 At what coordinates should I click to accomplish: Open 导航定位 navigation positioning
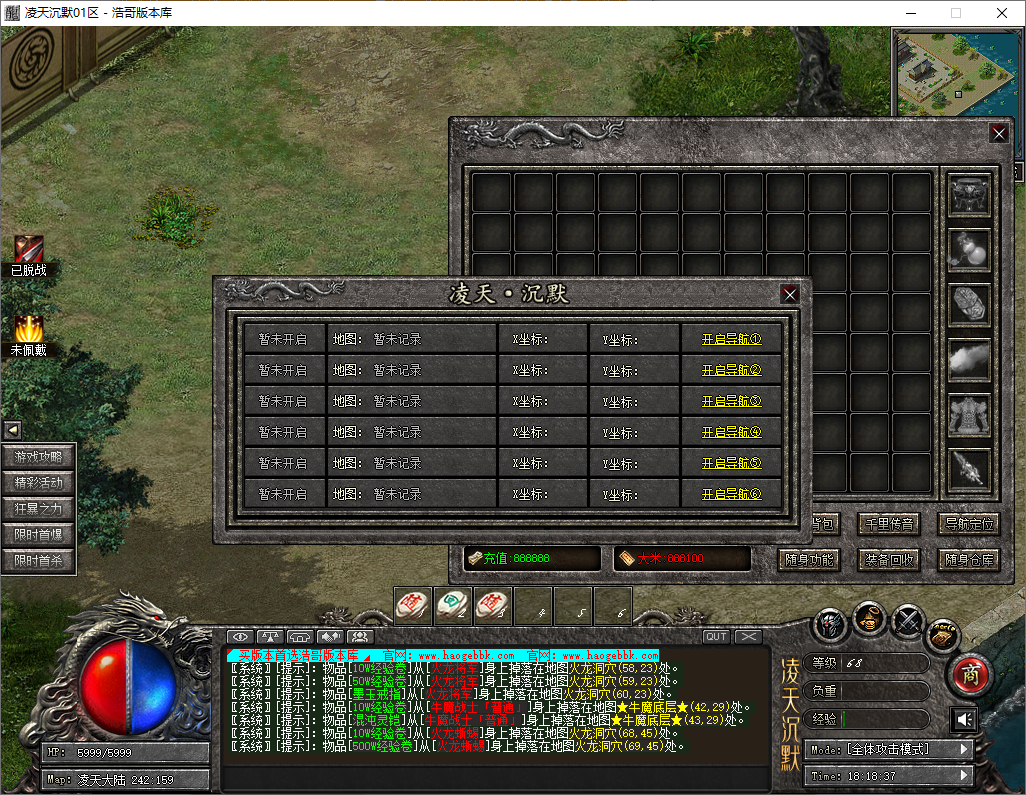[x=969, y=523]
